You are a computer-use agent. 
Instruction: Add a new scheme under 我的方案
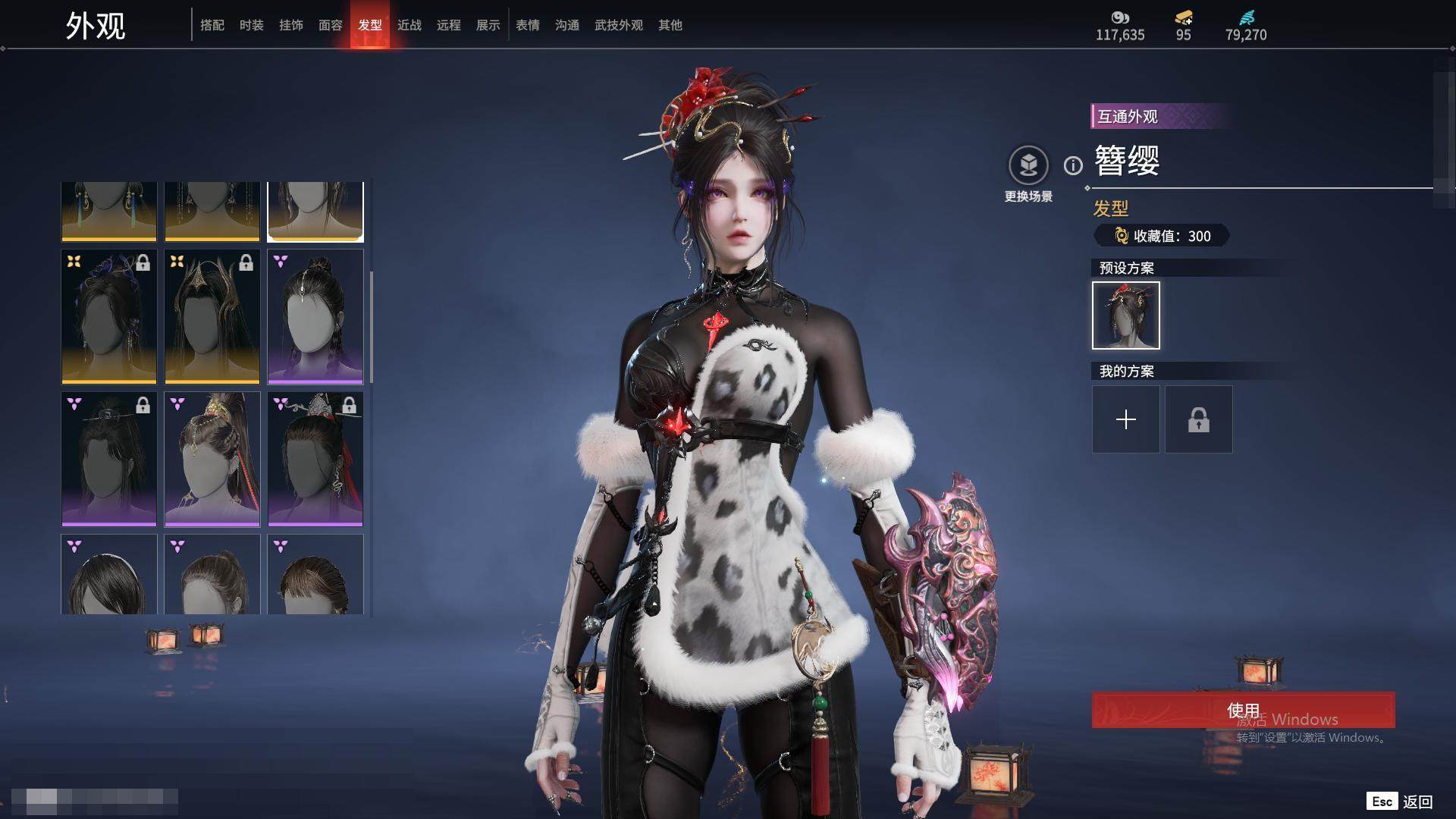point(1126,419)
